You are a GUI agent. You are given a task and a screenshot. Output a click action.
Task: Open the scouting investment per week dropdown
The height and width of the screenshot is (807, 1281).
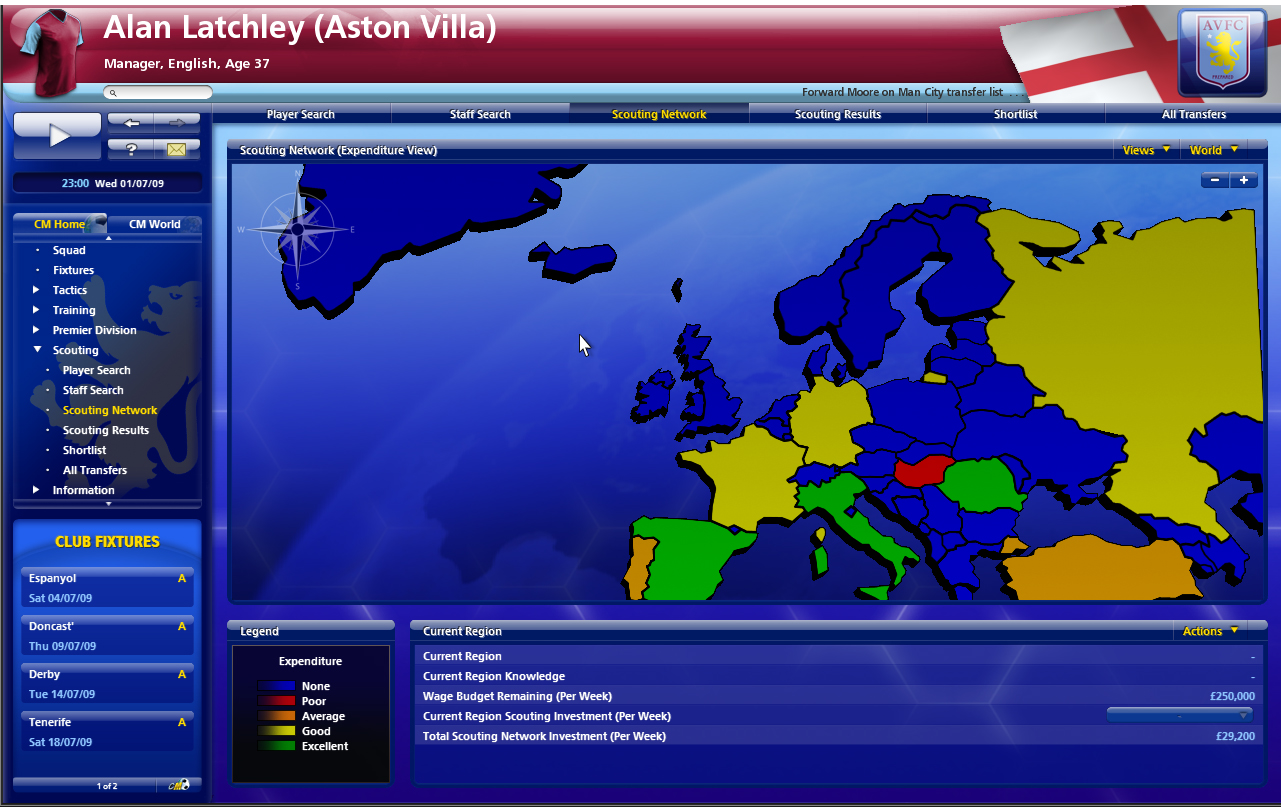tap(1180, 716)
